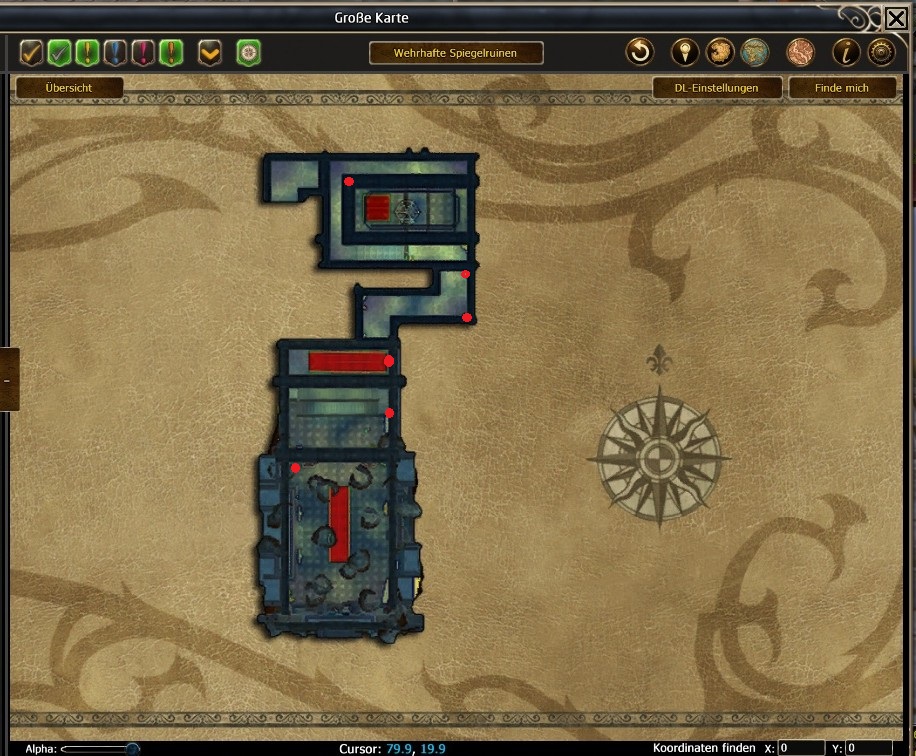Show the blue-green world map

[x=755, y=52]
